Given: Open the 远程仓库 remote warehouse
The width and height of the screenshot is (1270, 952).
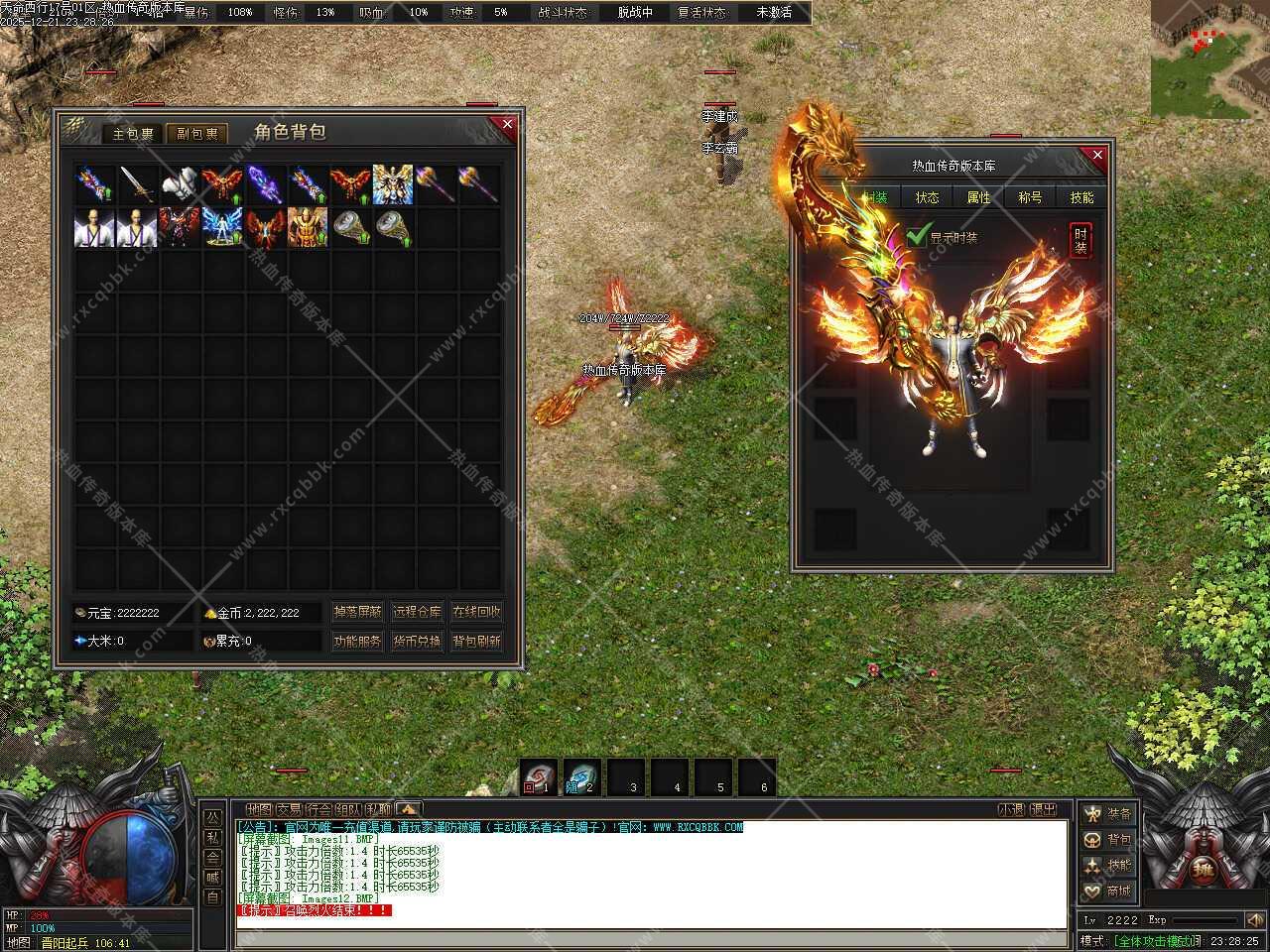Looking at the screenshot, I should (417, 612).
